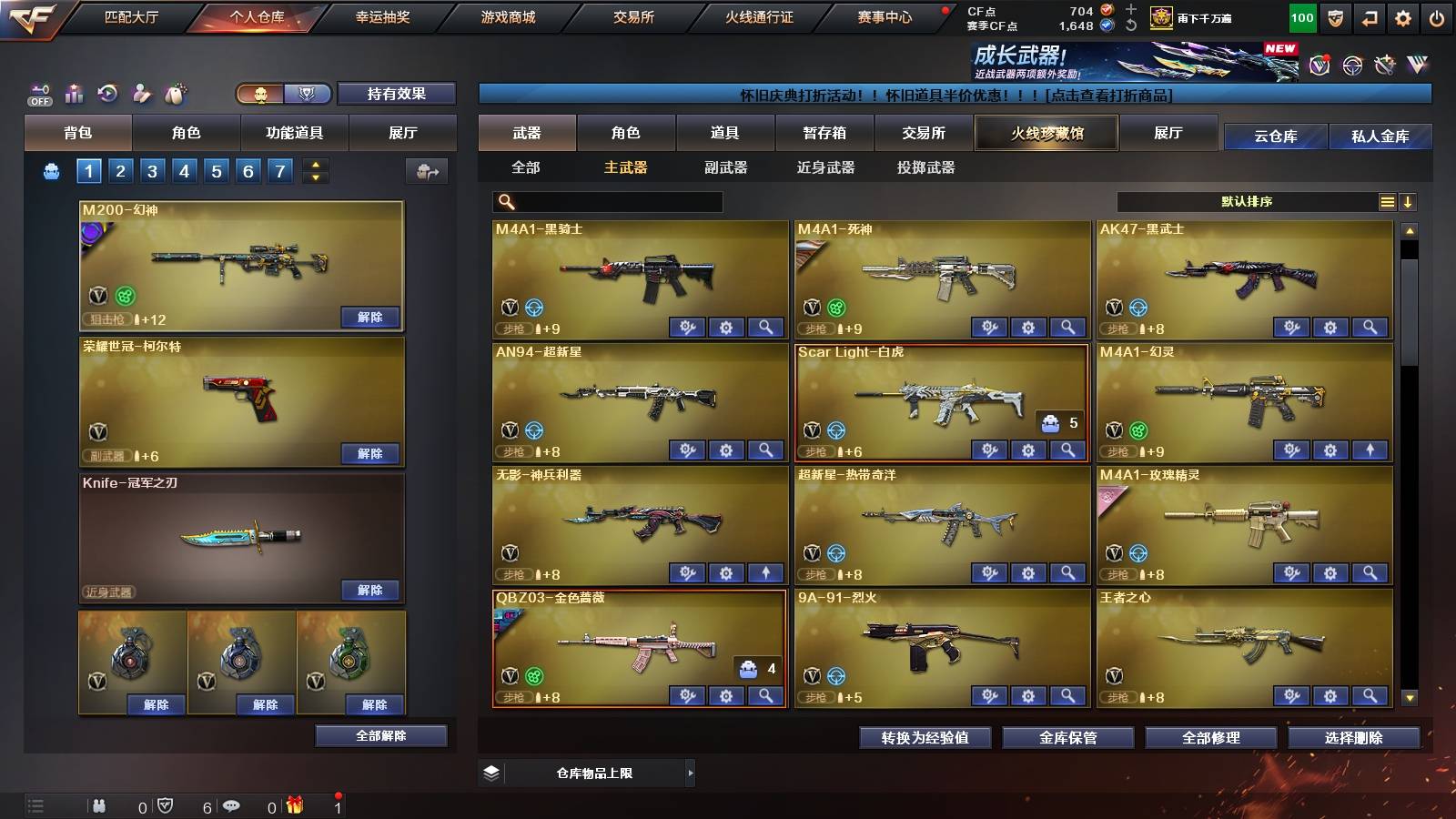This screenshot has width=1456, height=819.
Task: Click the 全部解除 button
Action: (x=380, y=735)
